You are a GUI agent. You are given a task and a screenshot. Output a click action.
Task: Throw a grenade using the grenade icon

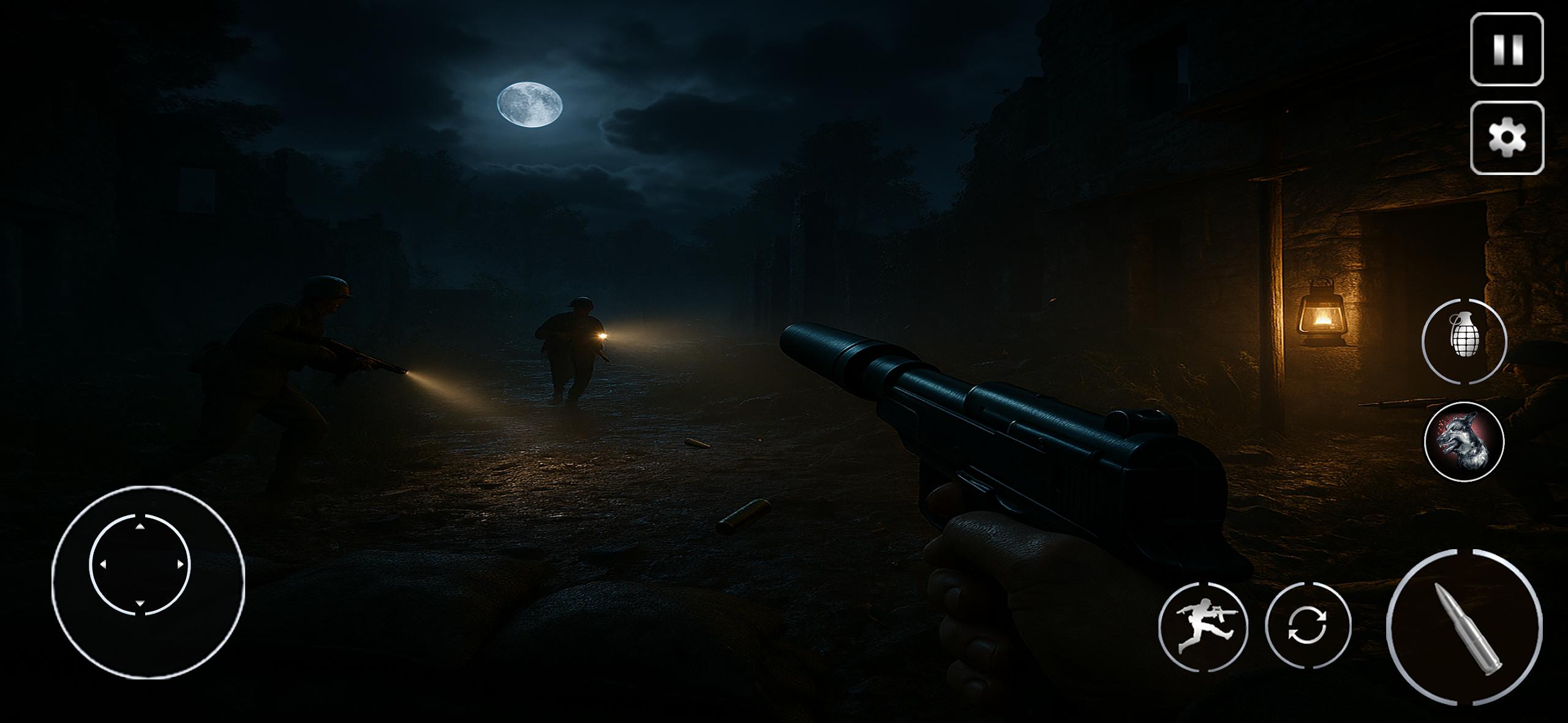coord(1464,342)
